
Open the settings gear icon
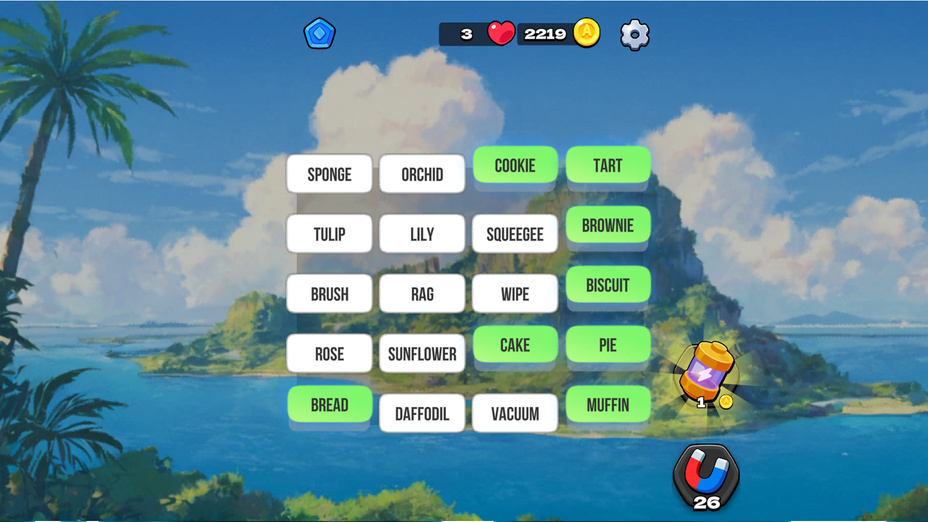point(635,35)
